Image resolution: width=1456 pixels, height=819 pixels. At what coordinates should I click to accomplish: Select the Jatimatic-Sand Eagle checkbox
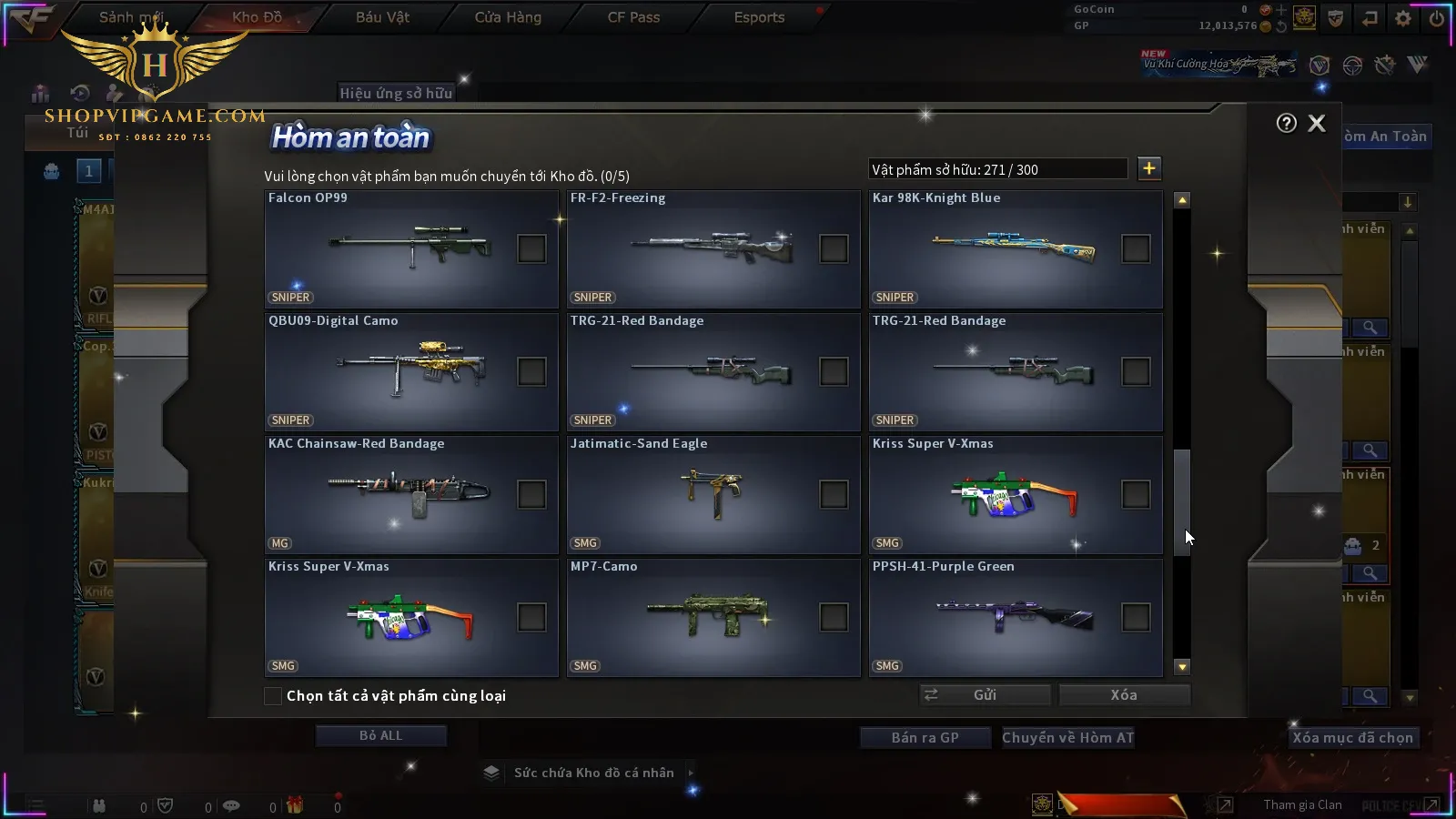[x=834, y=494]
